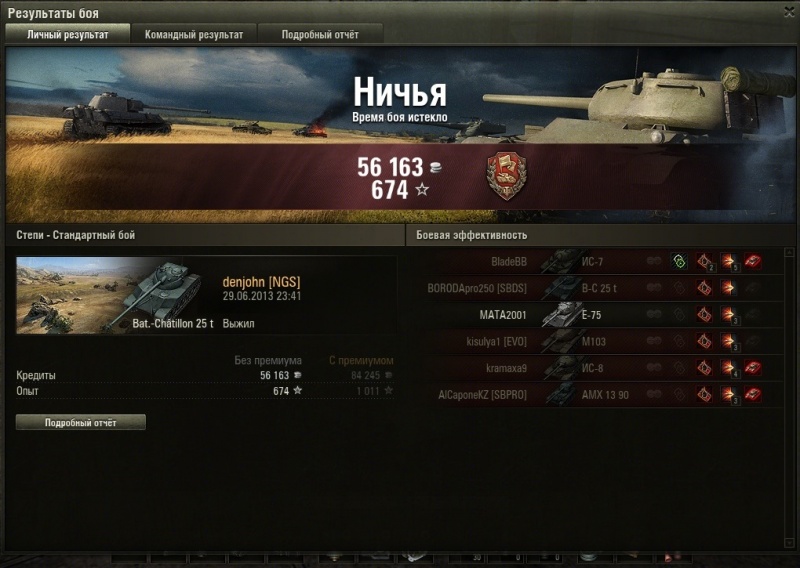Select the kramaxa9 ИС-8 row

(x=600, y=368)
